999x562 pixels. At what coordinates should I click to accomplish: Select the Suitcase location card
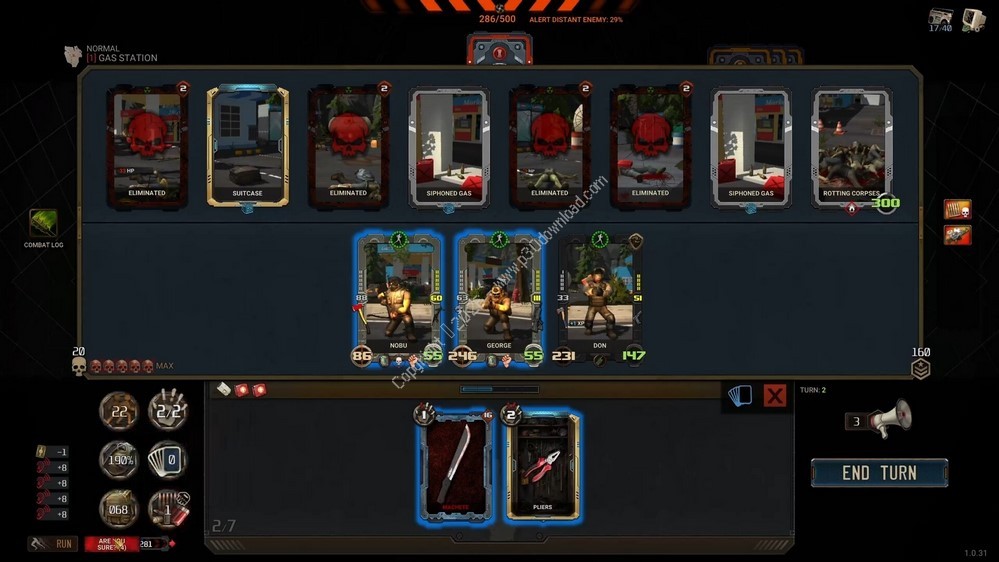tap(247, 146)
